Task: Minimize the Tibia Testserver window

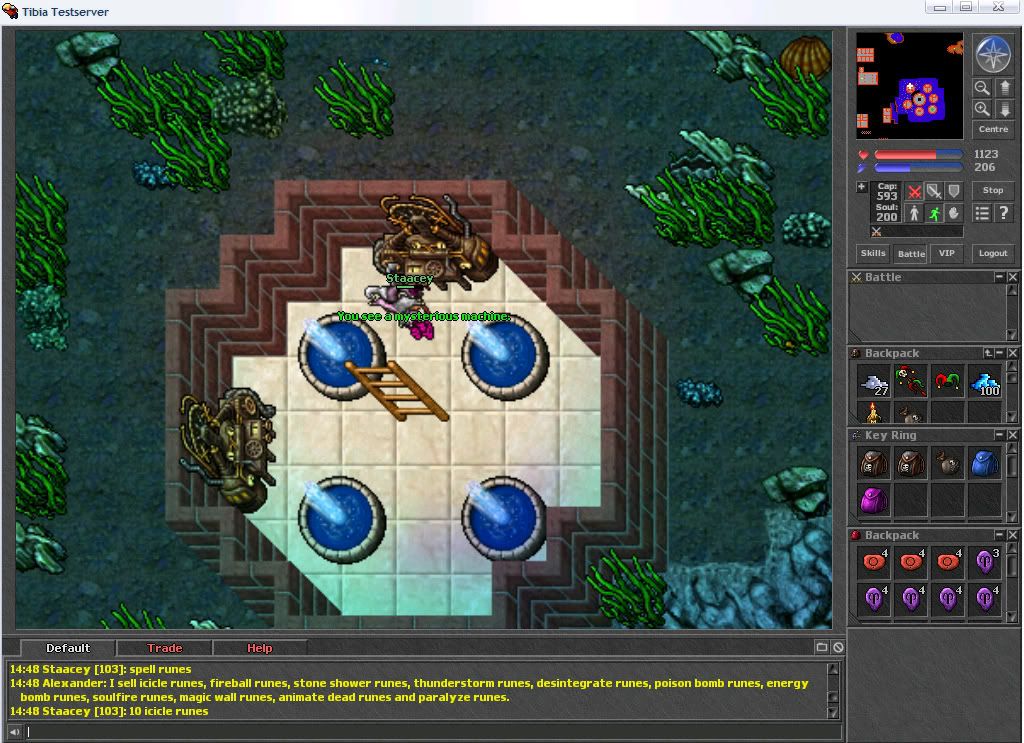Action: pos(936,8)
